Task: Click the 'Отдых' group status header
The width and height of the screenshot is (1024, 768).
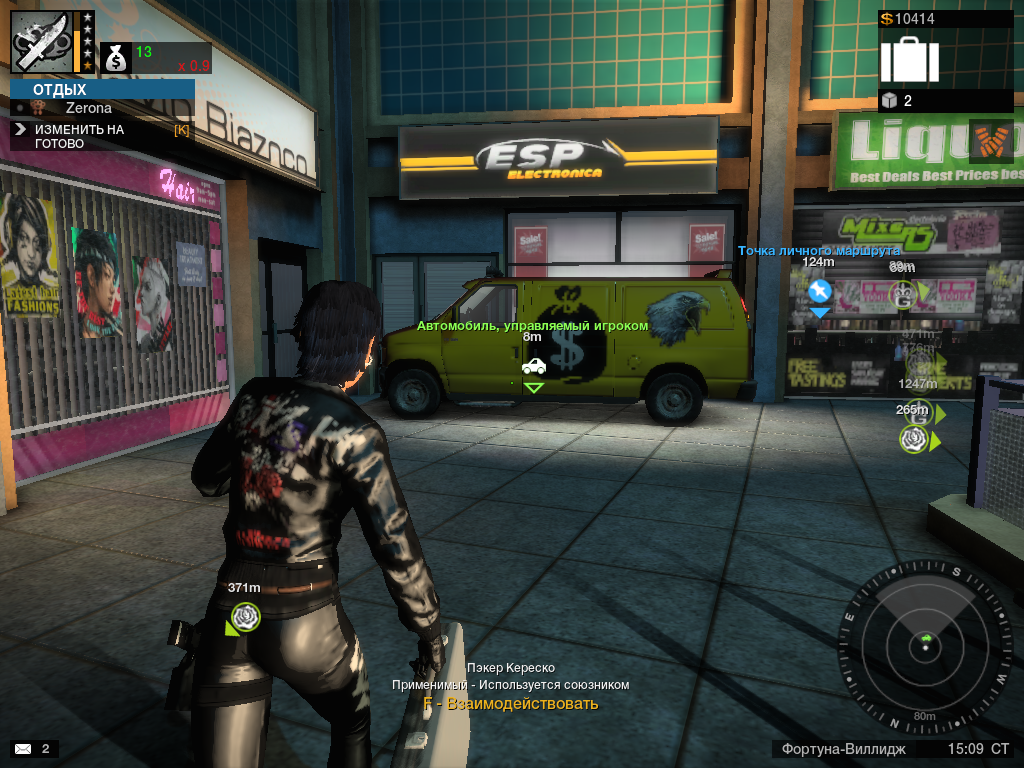Action: click(x=60, y=90)
